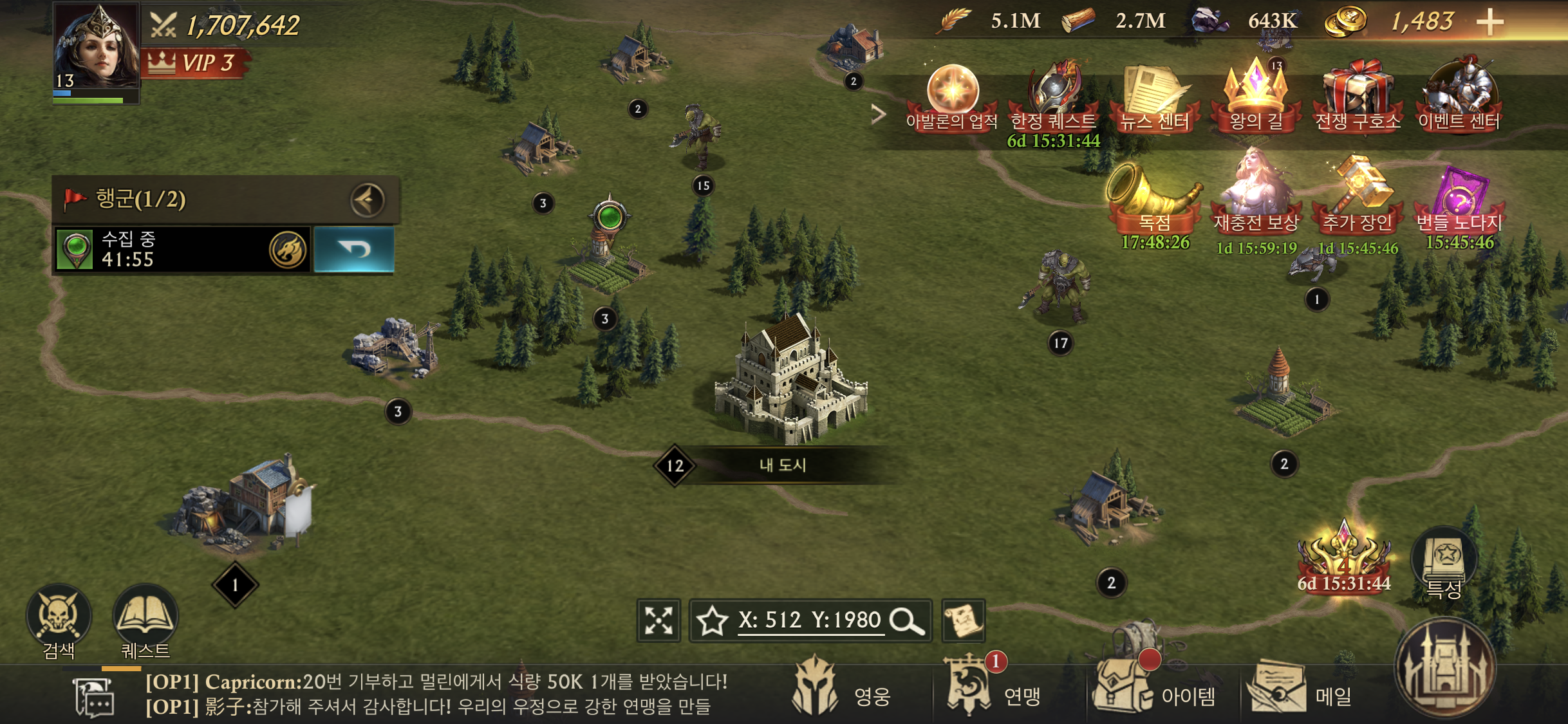Screen dimensions: 1568x724
Task: Open the 이벤트 센터 event center
Action: pyautogui.click(x=1459, y=97)
